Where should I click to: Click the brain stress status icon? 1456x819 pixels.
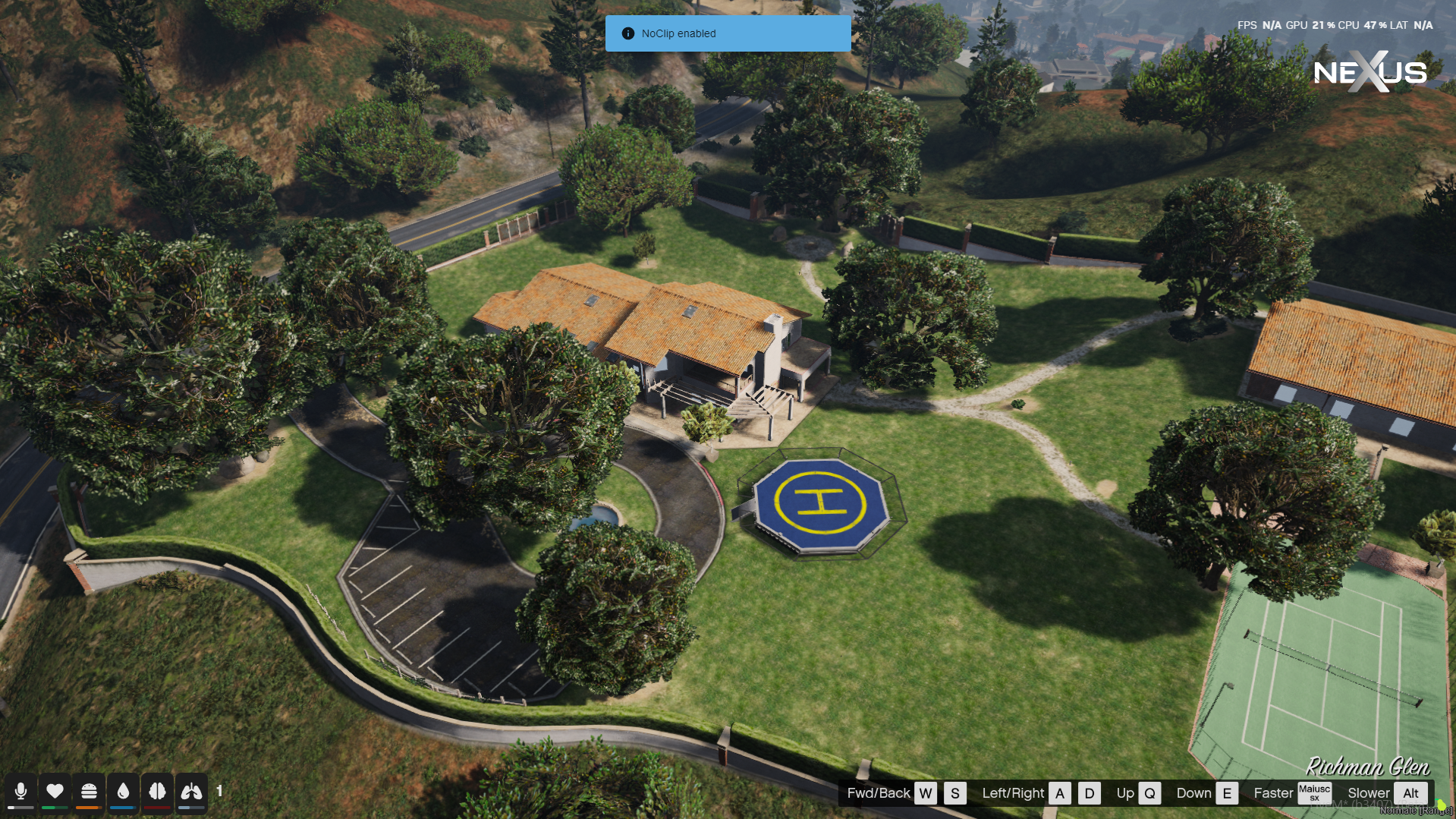coord(157,792)
